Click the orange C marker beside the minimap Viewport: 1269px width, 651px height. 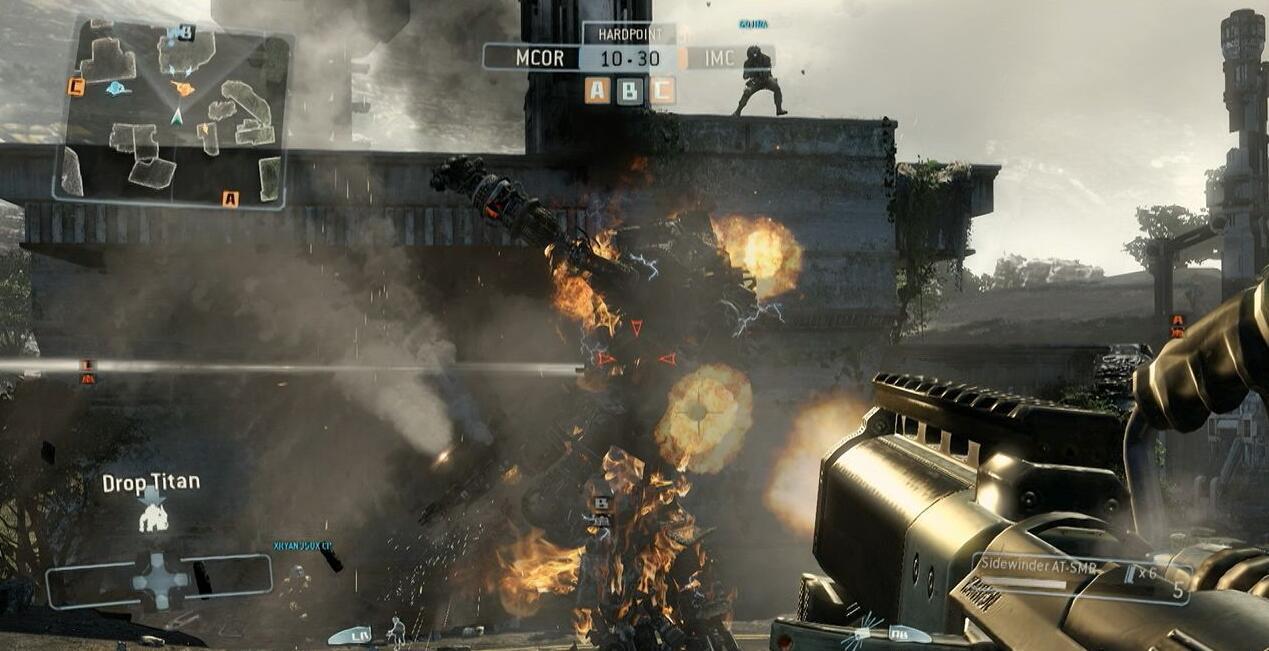76,87
